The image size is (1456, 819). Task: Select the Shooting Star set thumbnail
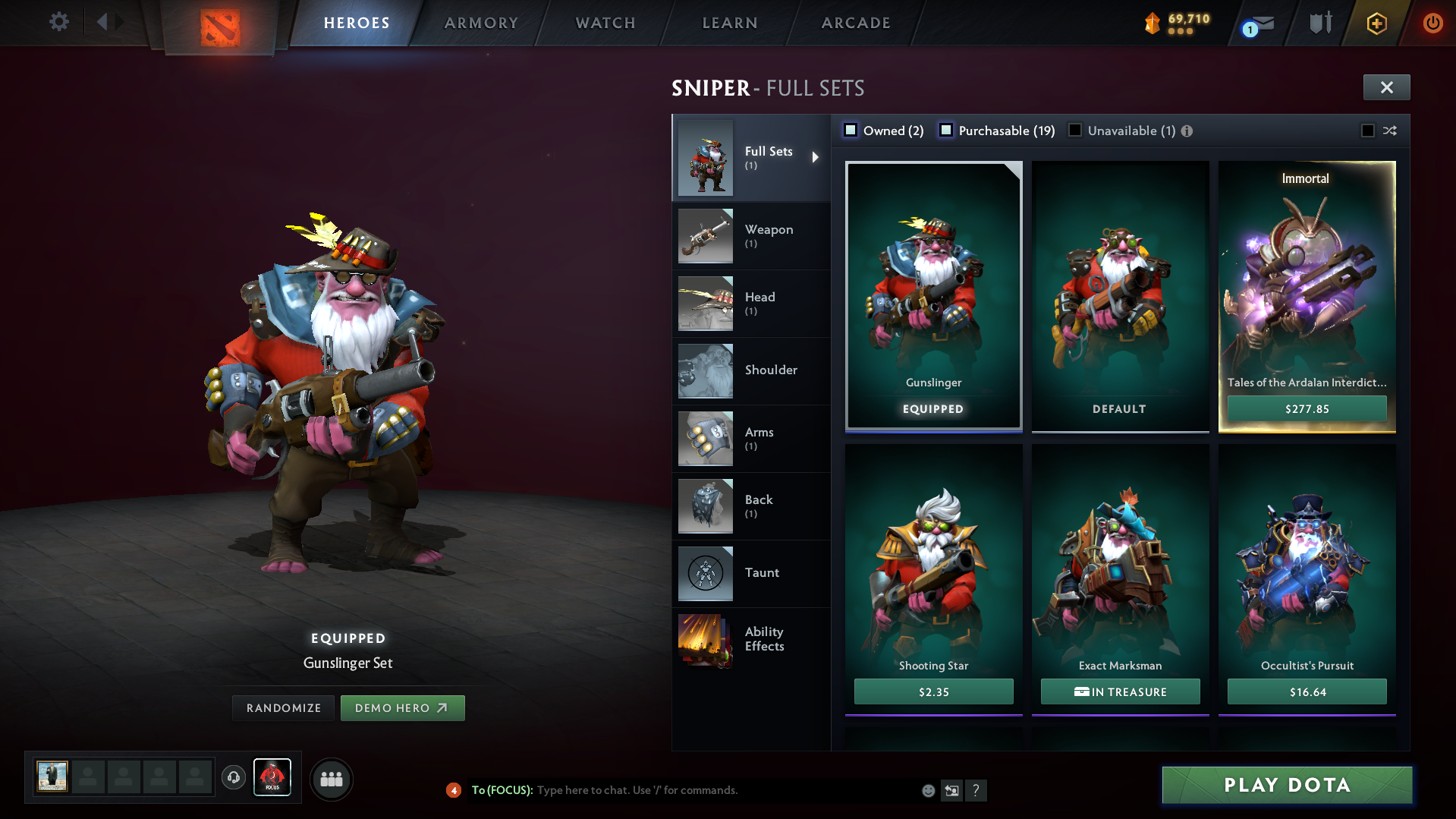coord(933,562)
